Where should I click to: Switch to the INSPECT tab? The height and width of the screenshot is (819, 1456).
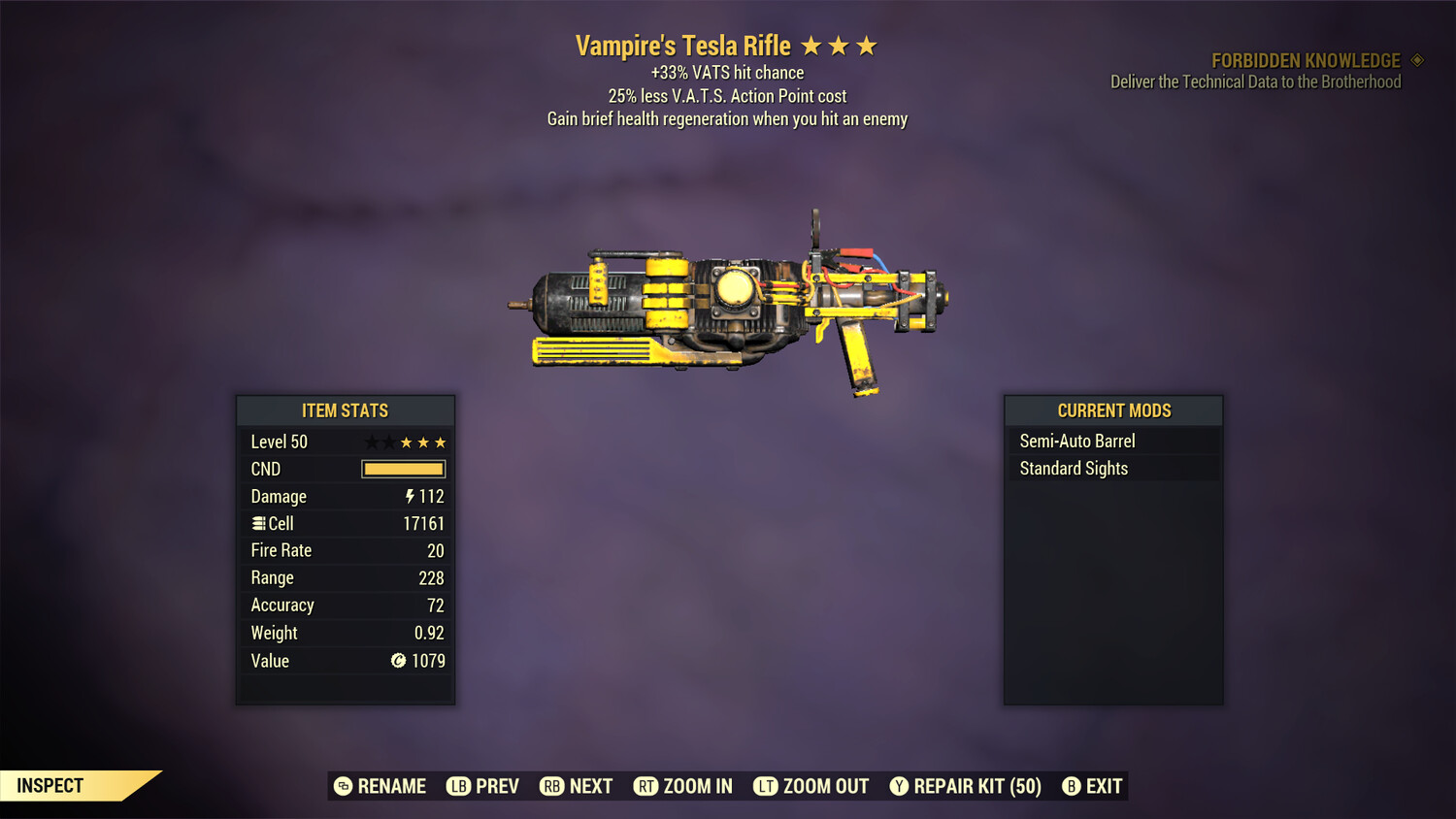coord(50,785)
